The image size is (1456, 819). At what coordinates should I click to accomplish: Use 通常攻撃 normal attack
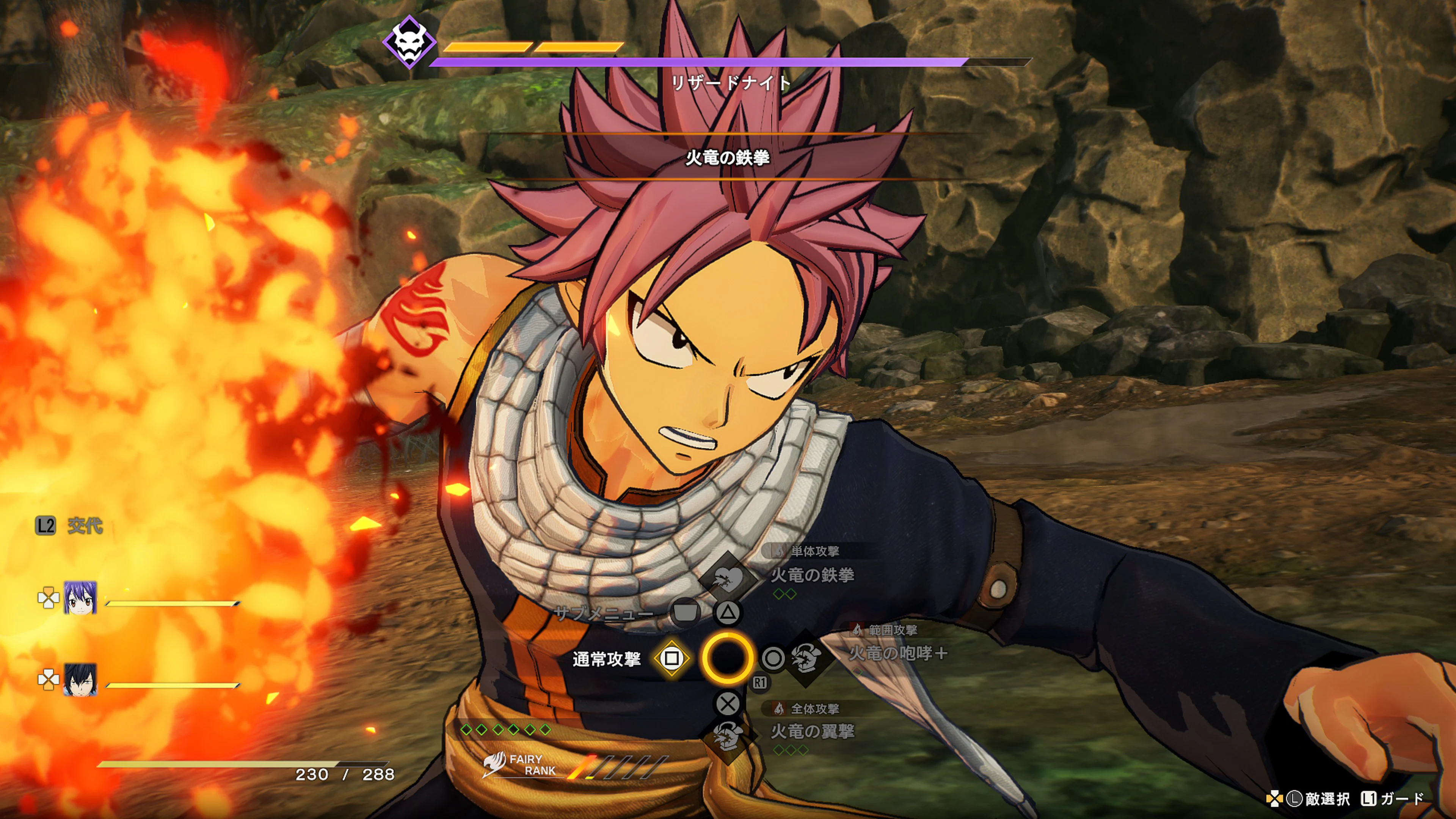click(x=607, y=659)
